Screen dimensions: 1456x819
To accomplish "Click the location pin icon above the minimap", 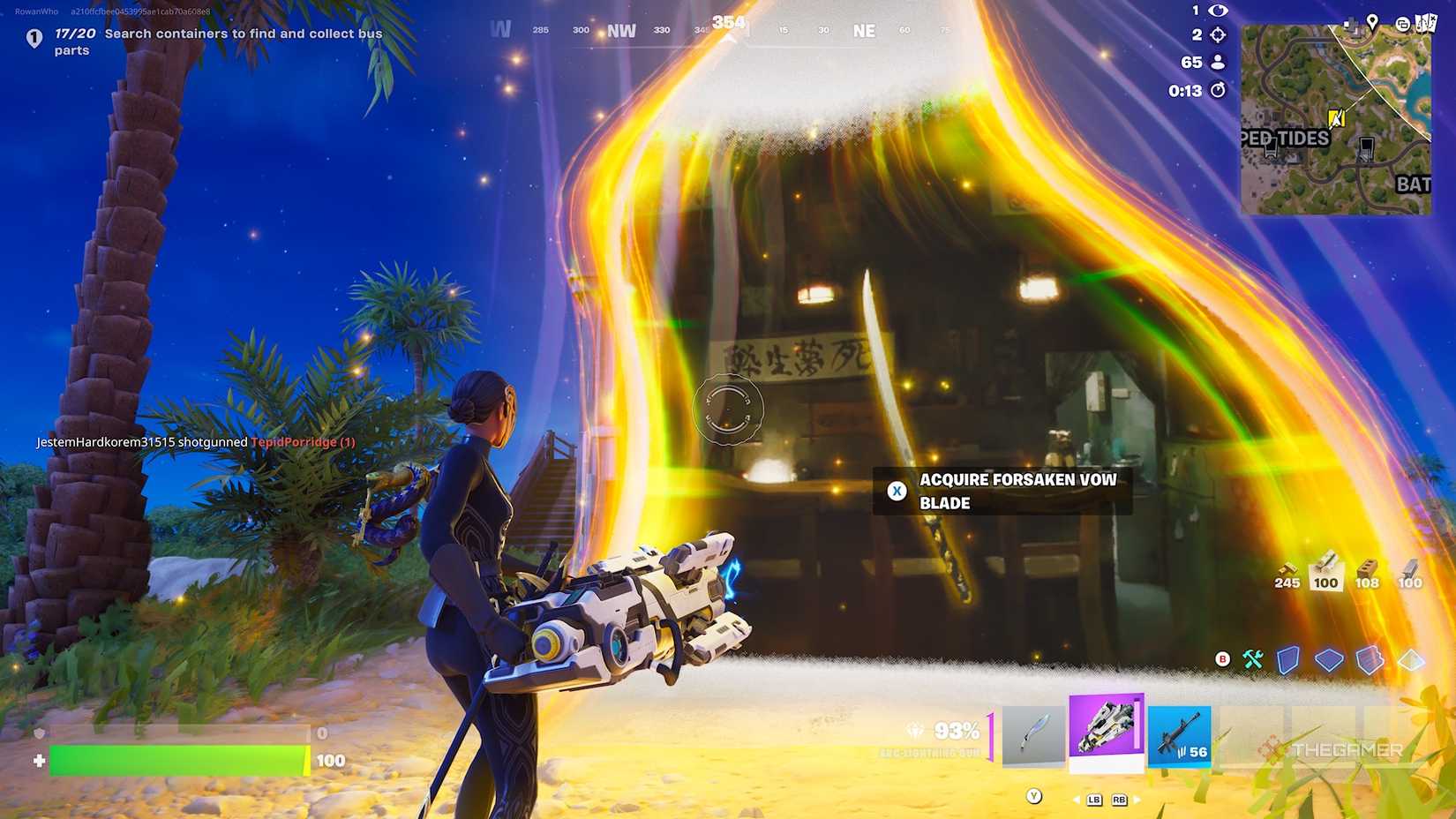I will point(1372,19).
